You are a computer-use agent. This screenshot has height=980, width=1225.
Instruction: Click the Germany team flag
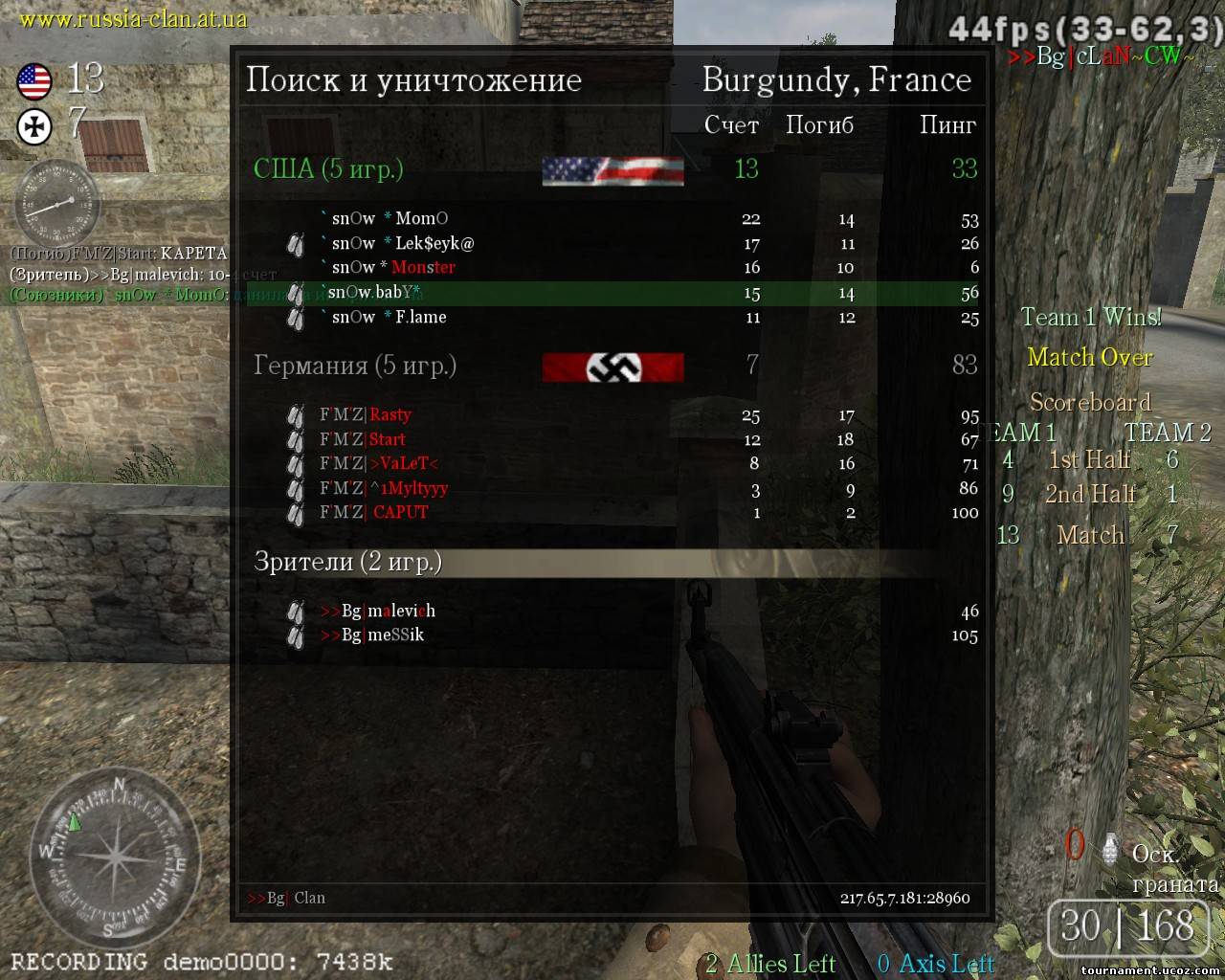click(x=612, y=367)
